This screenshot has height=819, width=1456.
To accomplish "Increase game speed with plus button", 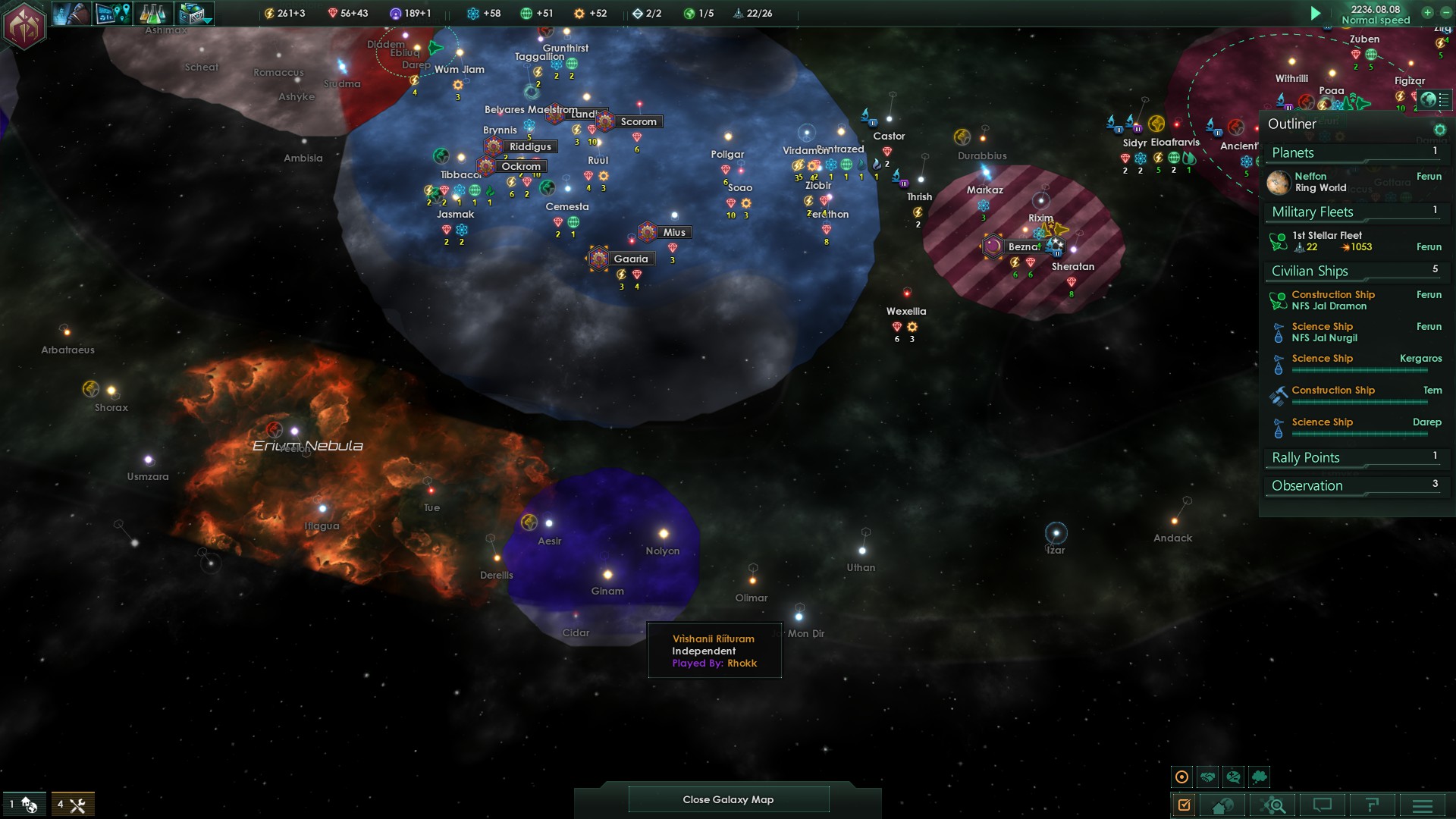I will point(1427,12).
